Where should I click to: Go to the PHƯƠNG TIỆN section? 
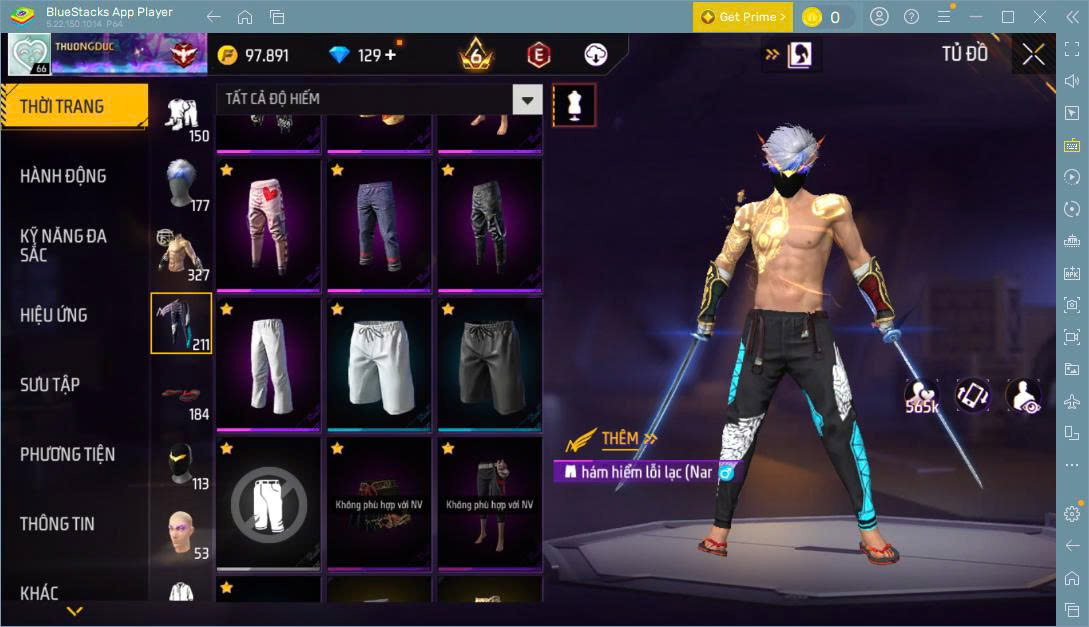[x=67, y=454]
